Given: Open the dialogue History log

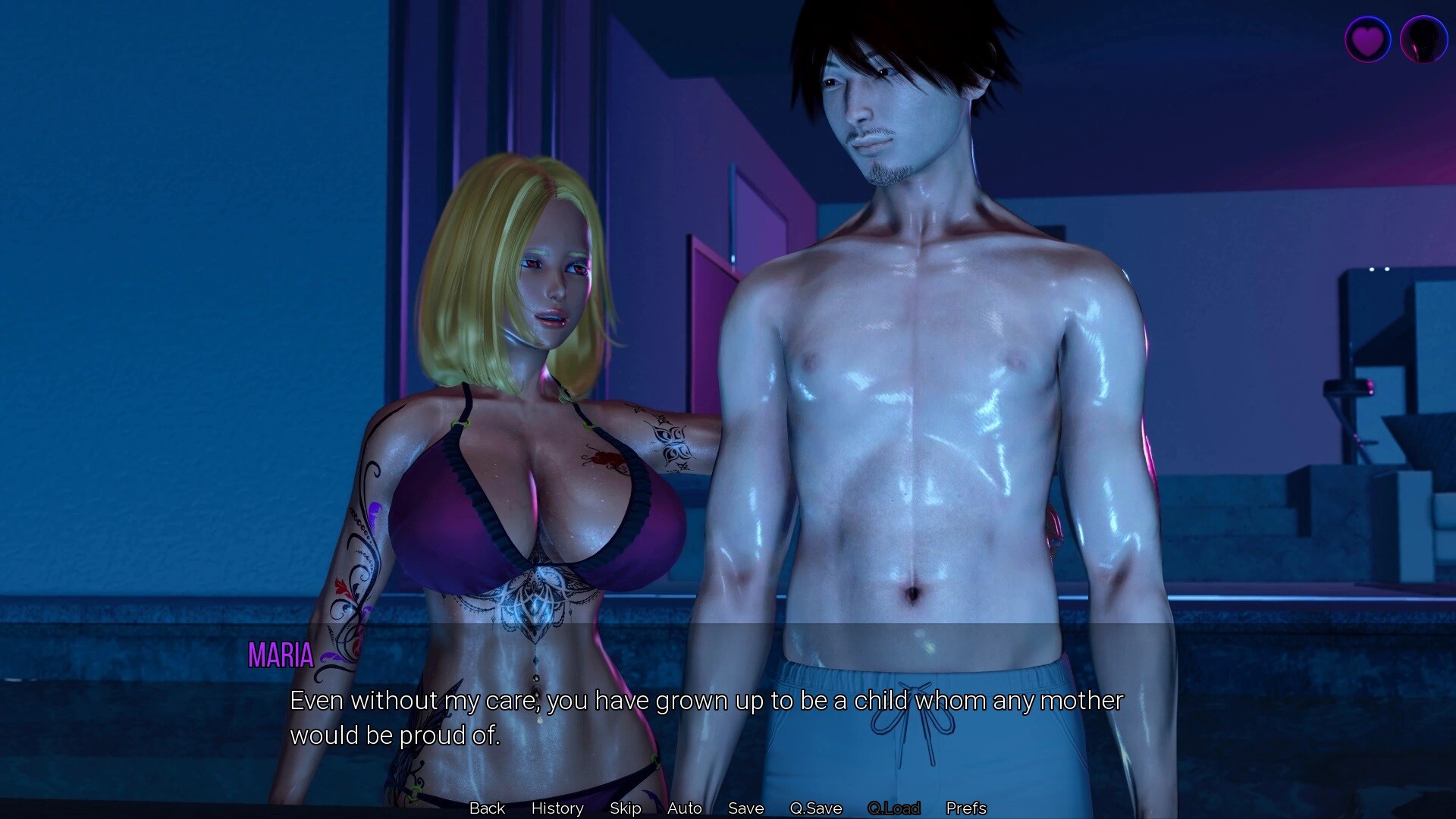Looking at the screenshot, I should 557,808.
